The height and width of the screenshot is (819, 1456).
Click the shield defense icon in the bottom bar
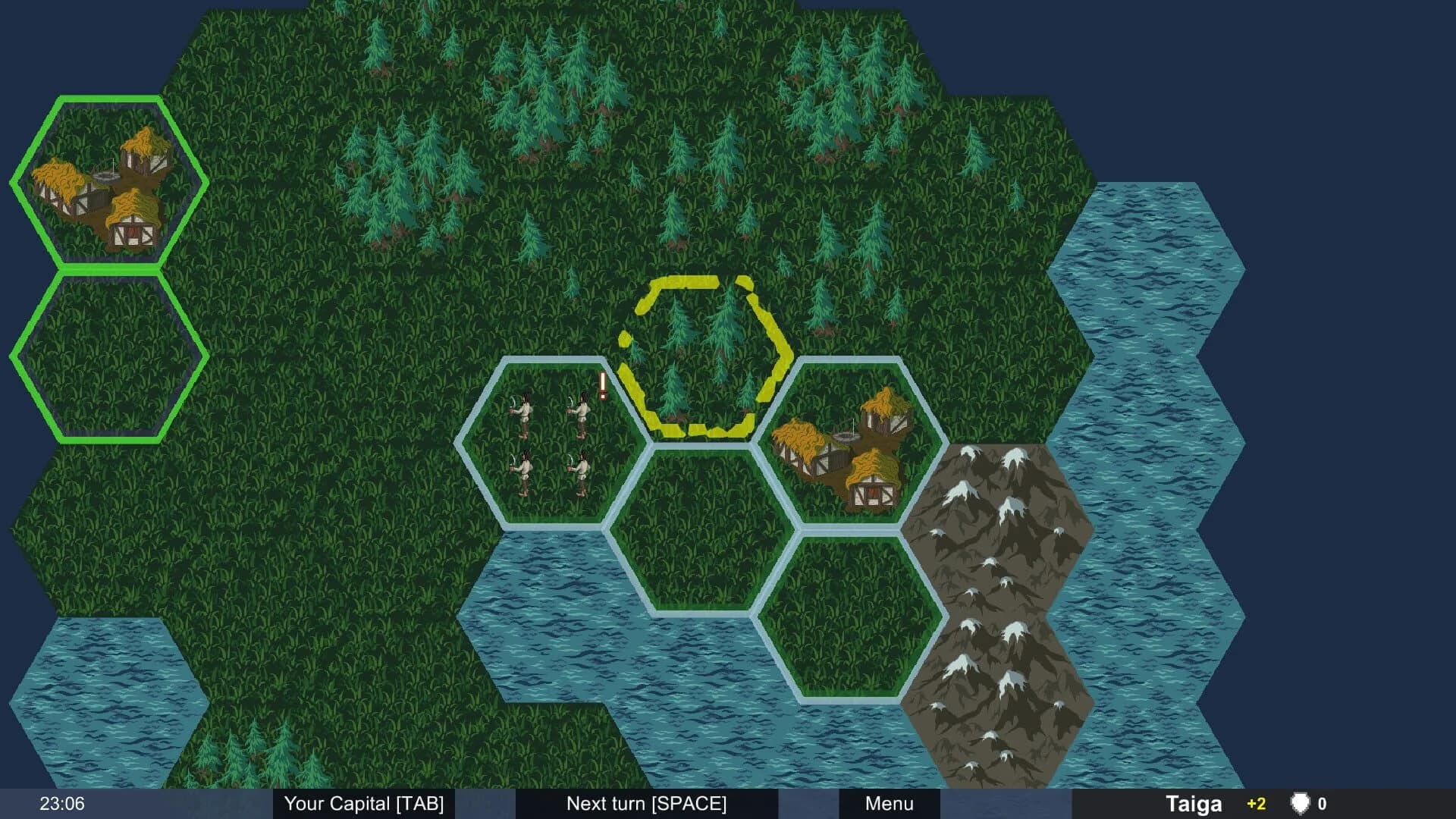click(1300, 803)
